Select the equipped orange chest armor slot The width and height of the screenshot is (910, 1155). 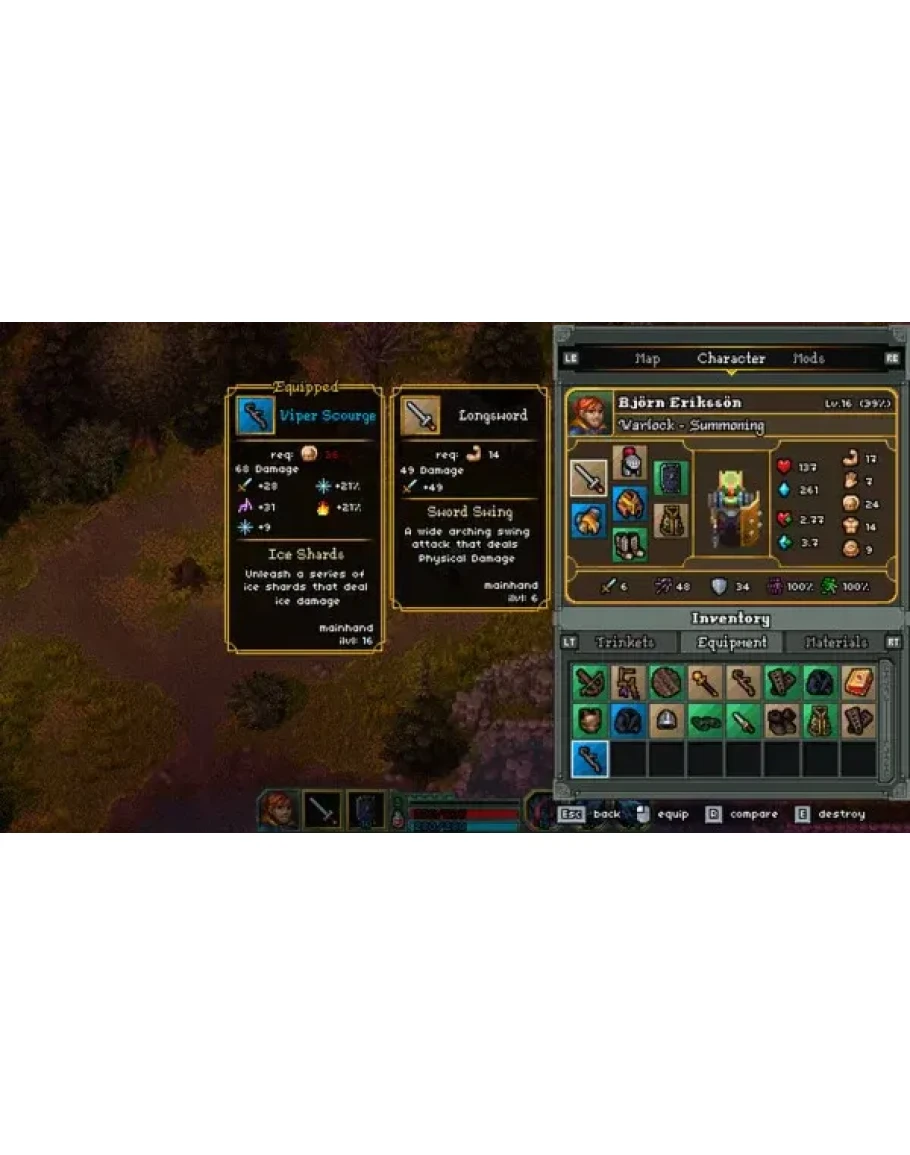(630, 502)
